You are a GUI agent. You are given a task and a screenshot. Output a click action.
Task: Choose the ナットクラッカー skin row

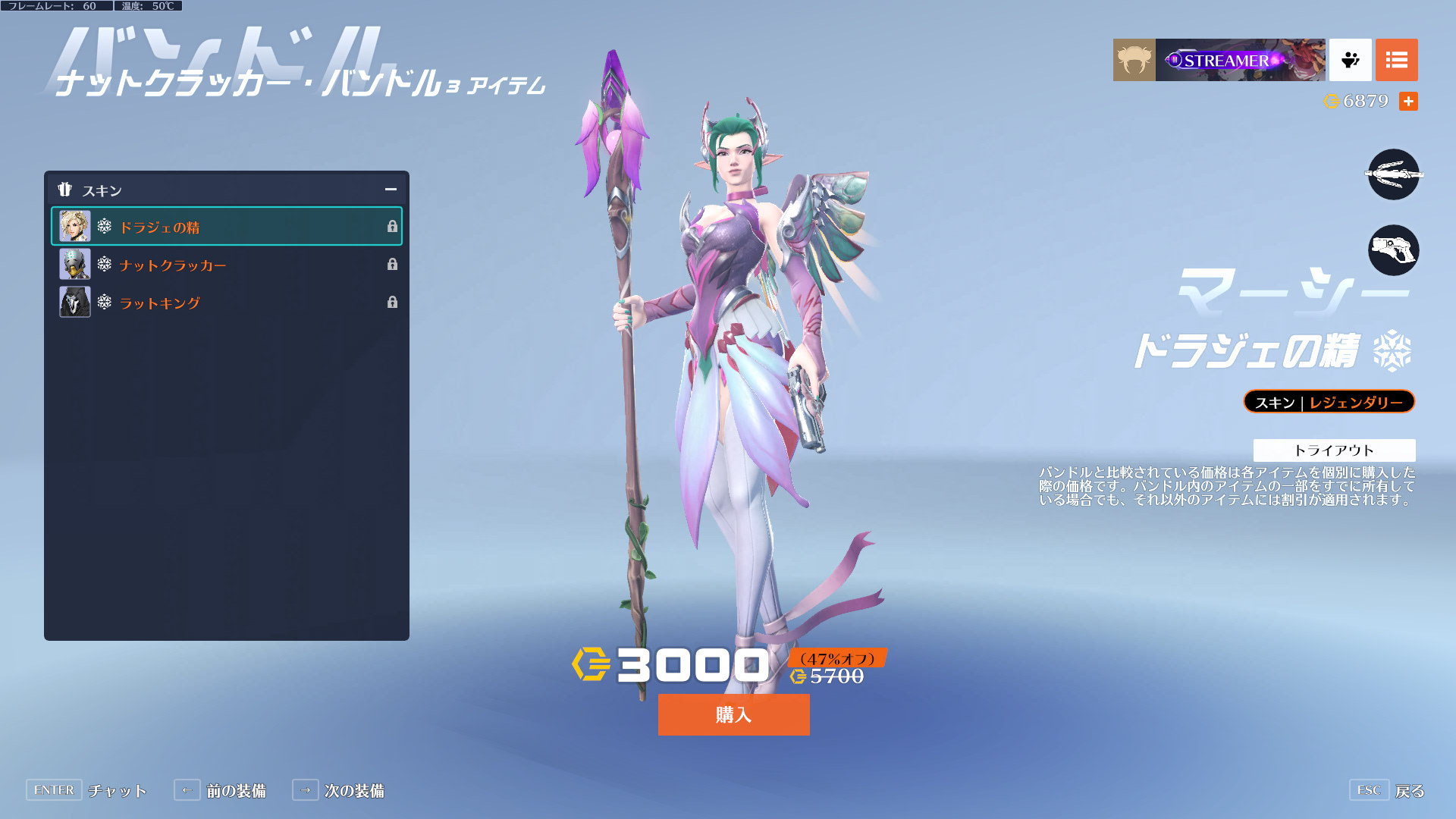[226, 265]
